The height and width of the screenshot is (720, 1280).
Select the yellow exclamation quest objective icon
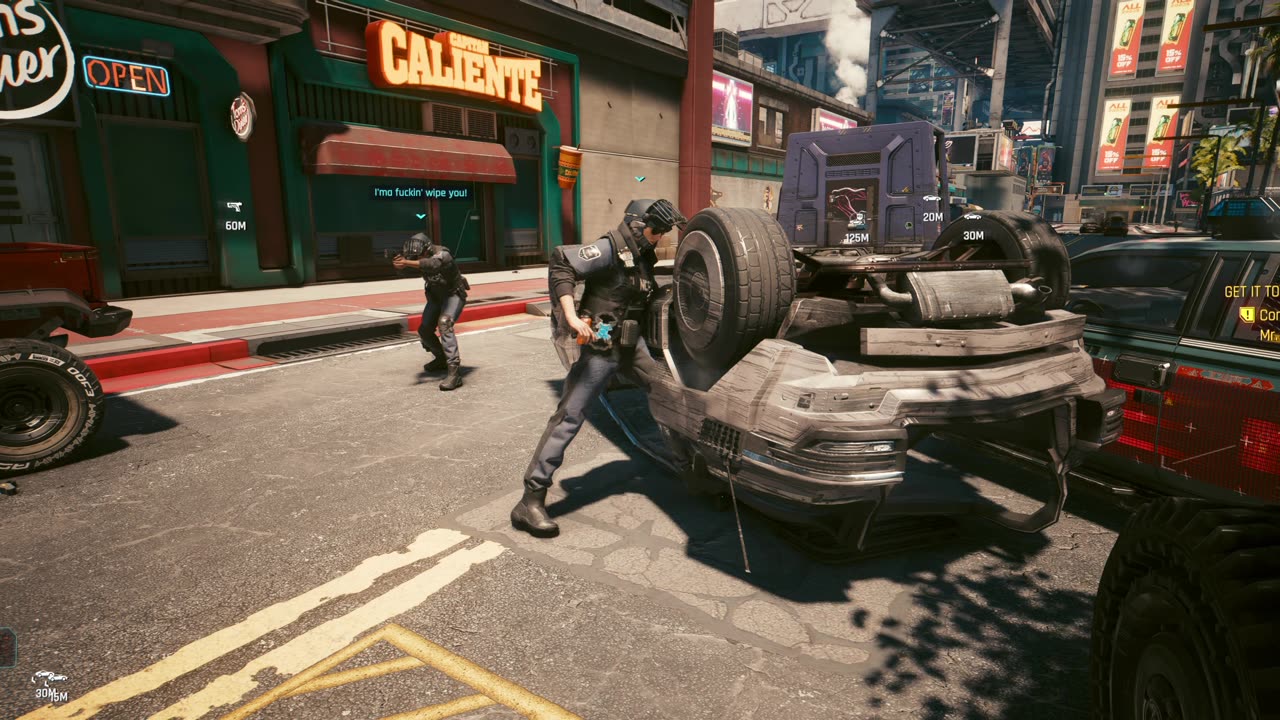click(1247, 314)
